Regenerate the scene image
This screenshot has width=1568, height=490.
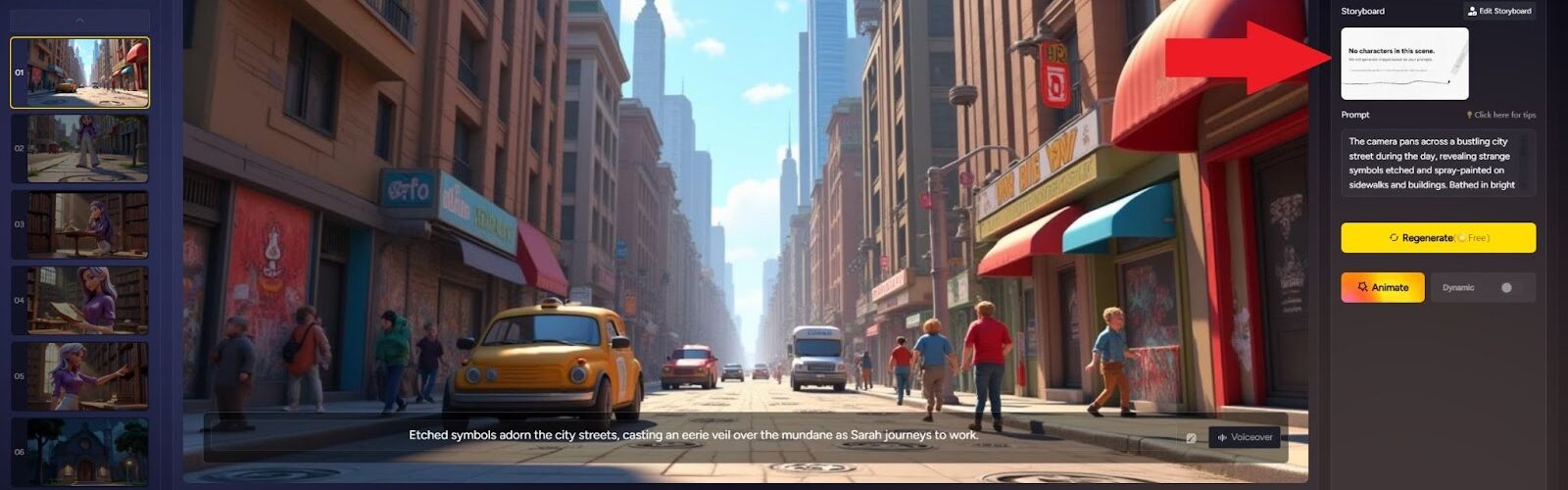(1438, 237)
